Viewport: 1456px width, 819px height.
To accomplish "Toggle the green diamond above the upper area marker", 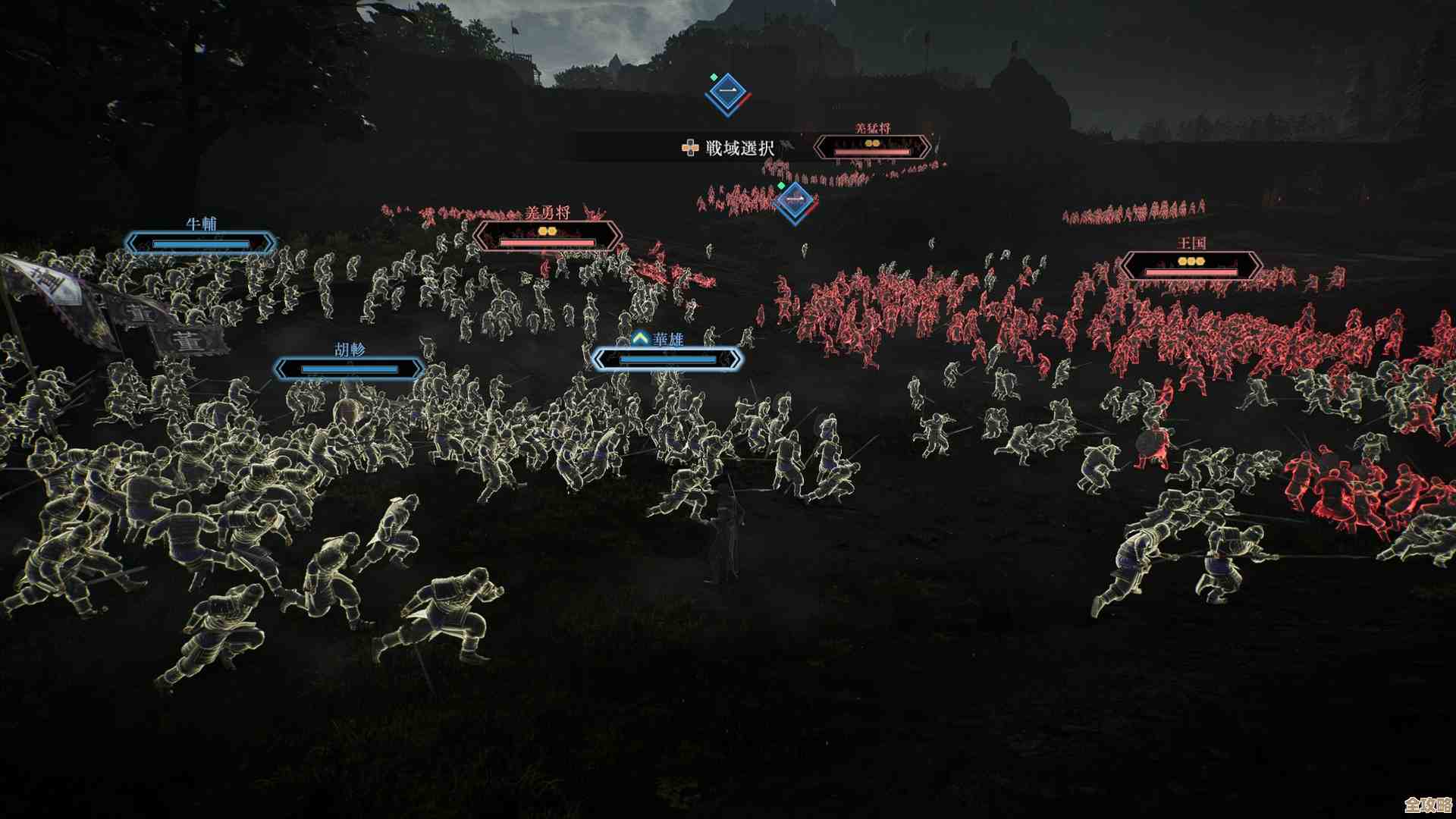I will tap(713, 76).
